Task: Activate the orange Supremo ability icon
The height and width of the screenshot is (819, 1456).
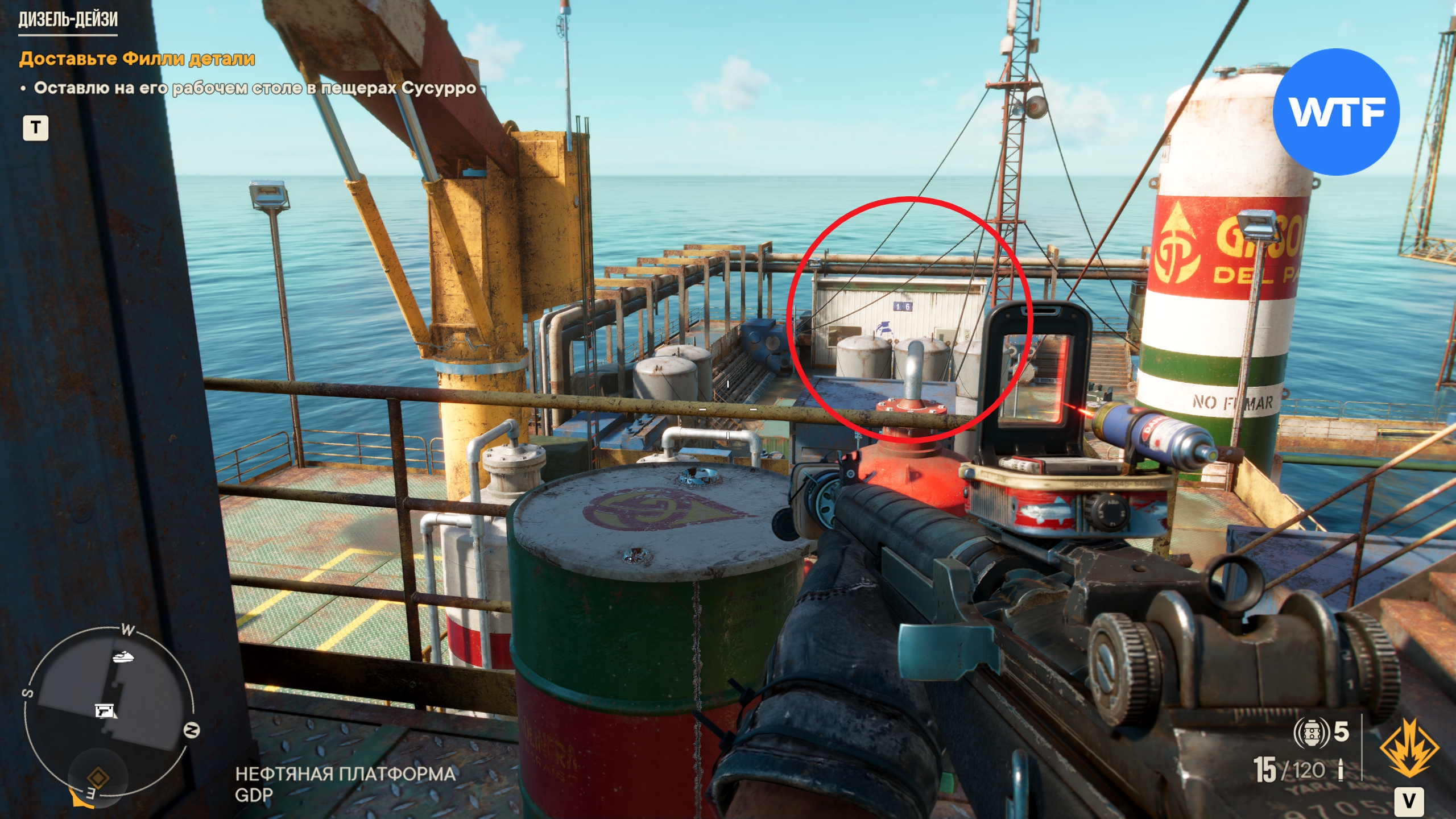Action: (x=1409, y=747)
